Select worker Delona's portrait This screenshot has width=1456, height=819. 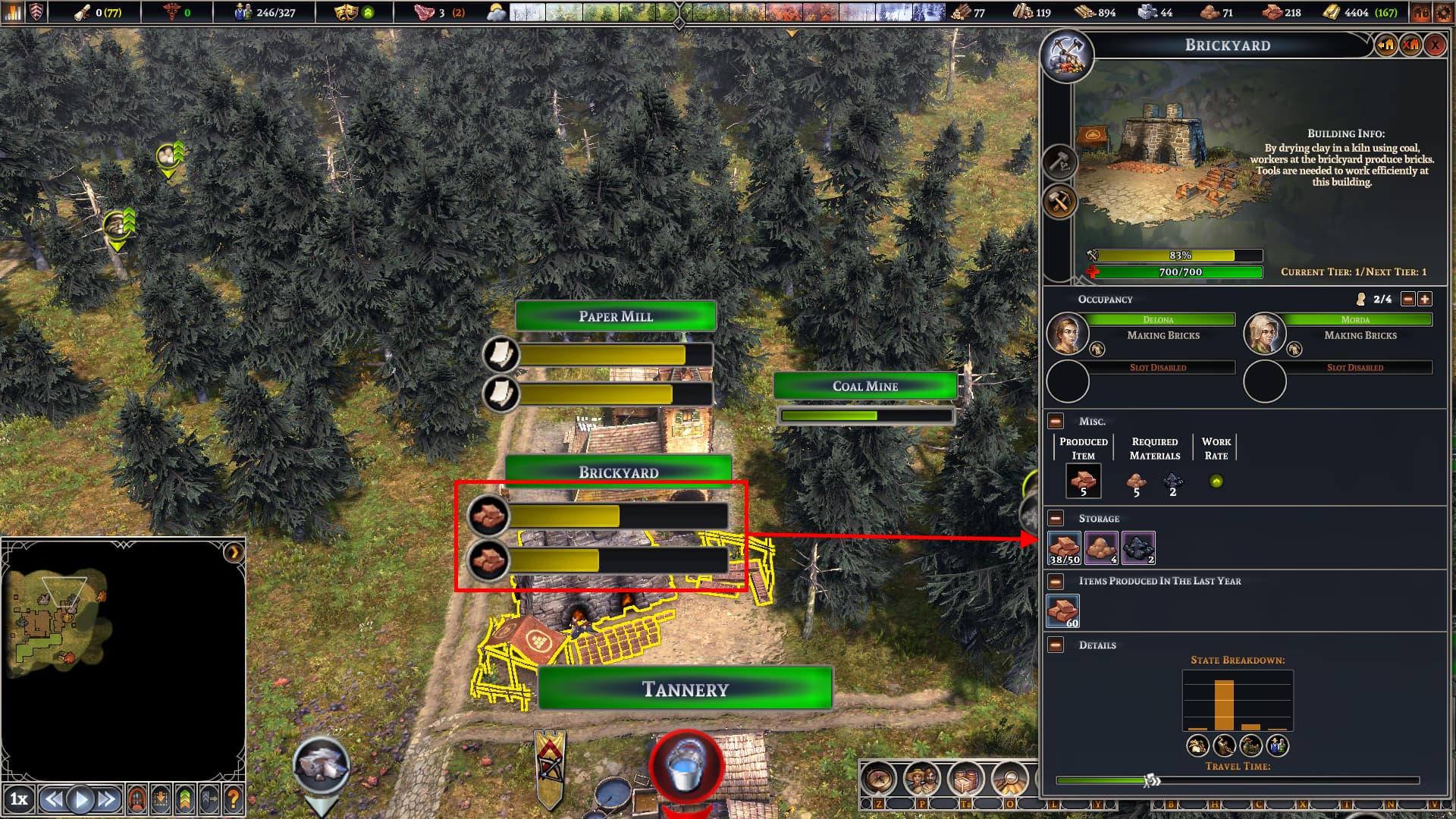click(1067, 334)
